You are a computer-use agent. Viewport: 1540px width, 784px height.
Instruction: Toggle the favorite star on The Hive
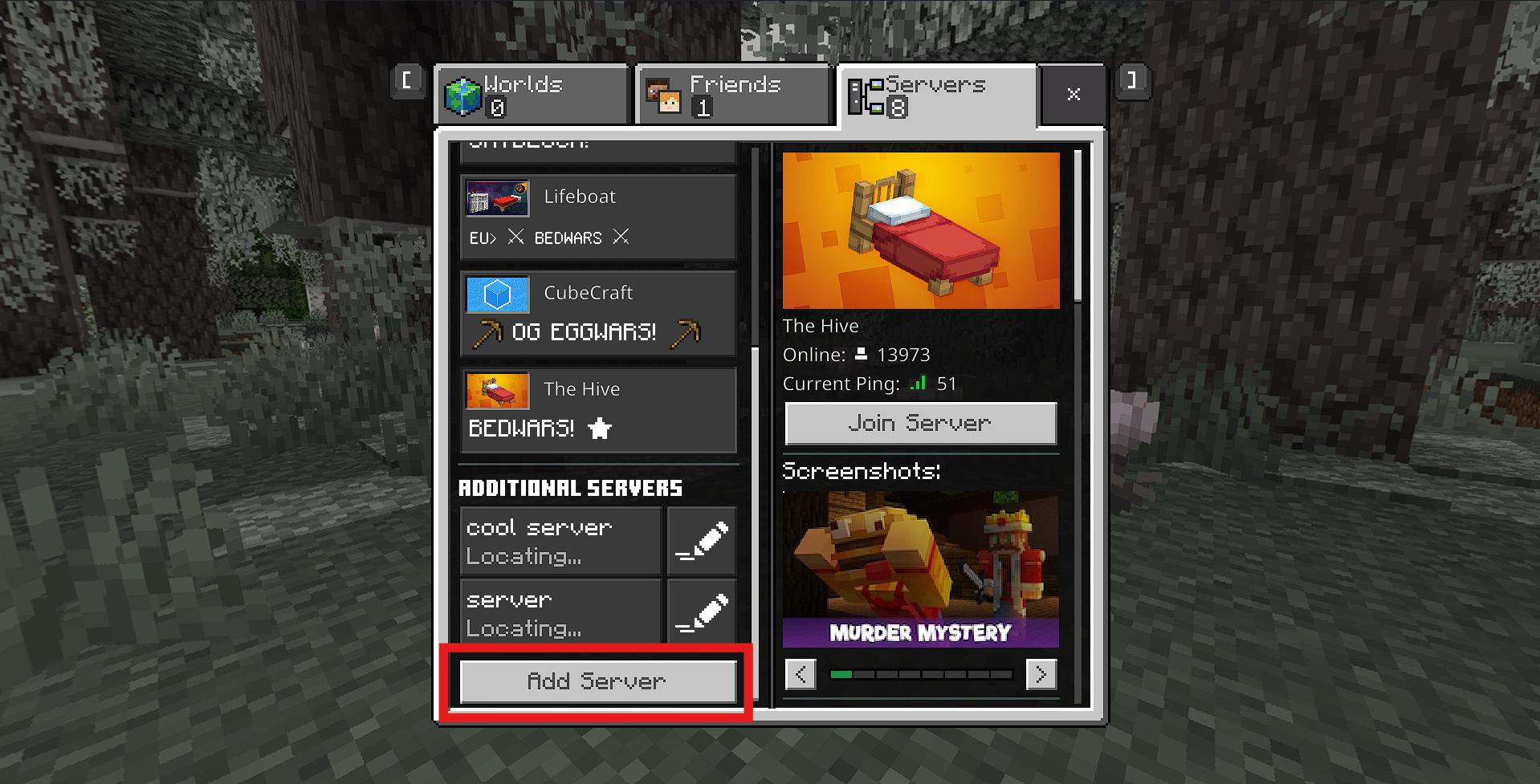coord(599,429)
